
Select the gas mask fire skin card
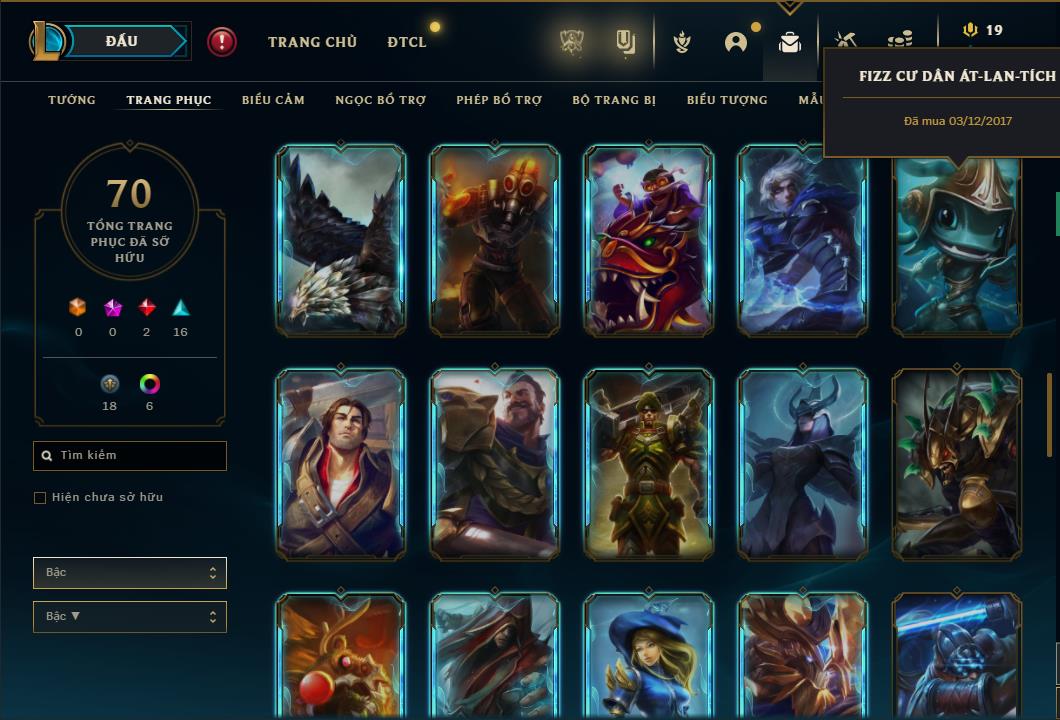495,240
